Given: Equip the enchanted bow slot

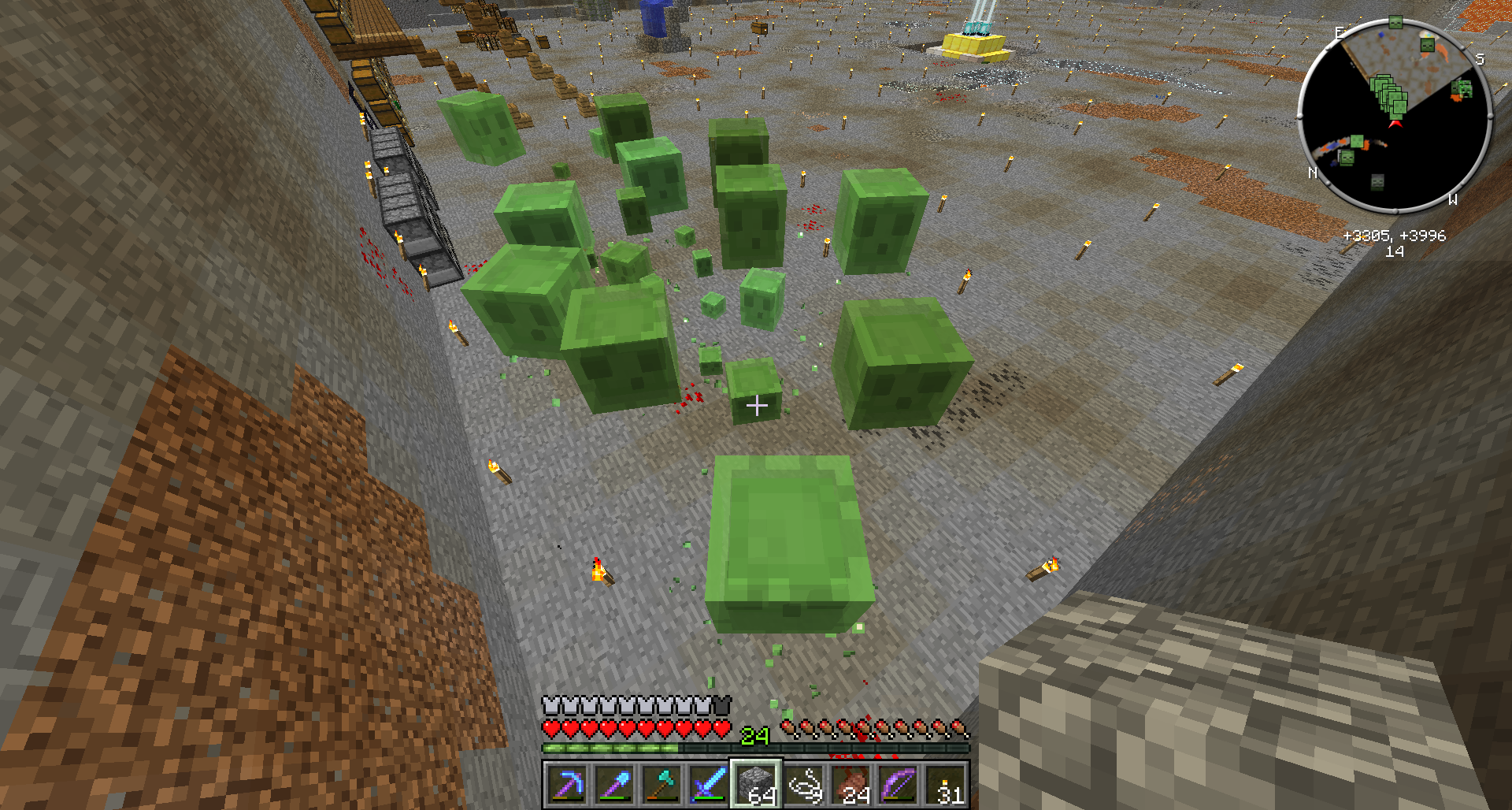Looking at the screenshot, I should (x=899, y=785).
